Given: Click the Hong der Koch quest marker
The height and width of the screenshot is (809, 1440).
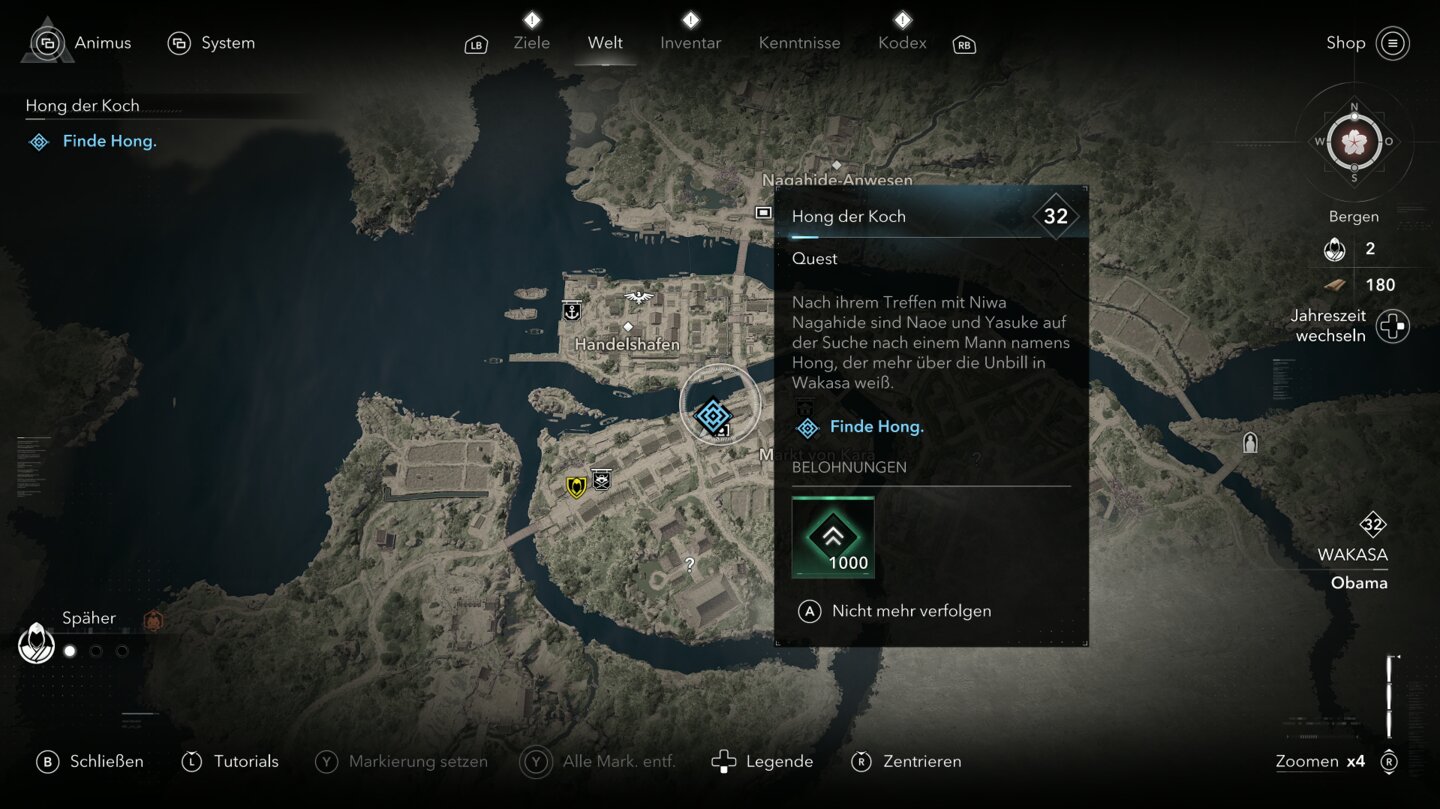Looking at the screenshot, I should [x=713, y=415].
